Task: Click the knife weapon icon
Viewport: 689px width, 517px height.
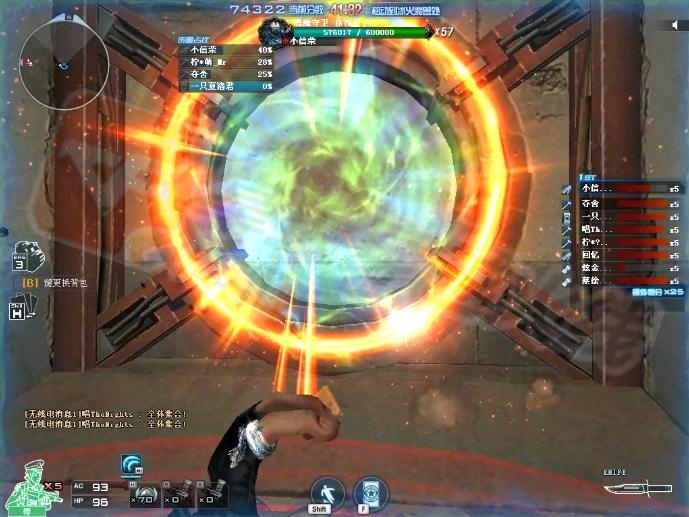Action: 628,490
